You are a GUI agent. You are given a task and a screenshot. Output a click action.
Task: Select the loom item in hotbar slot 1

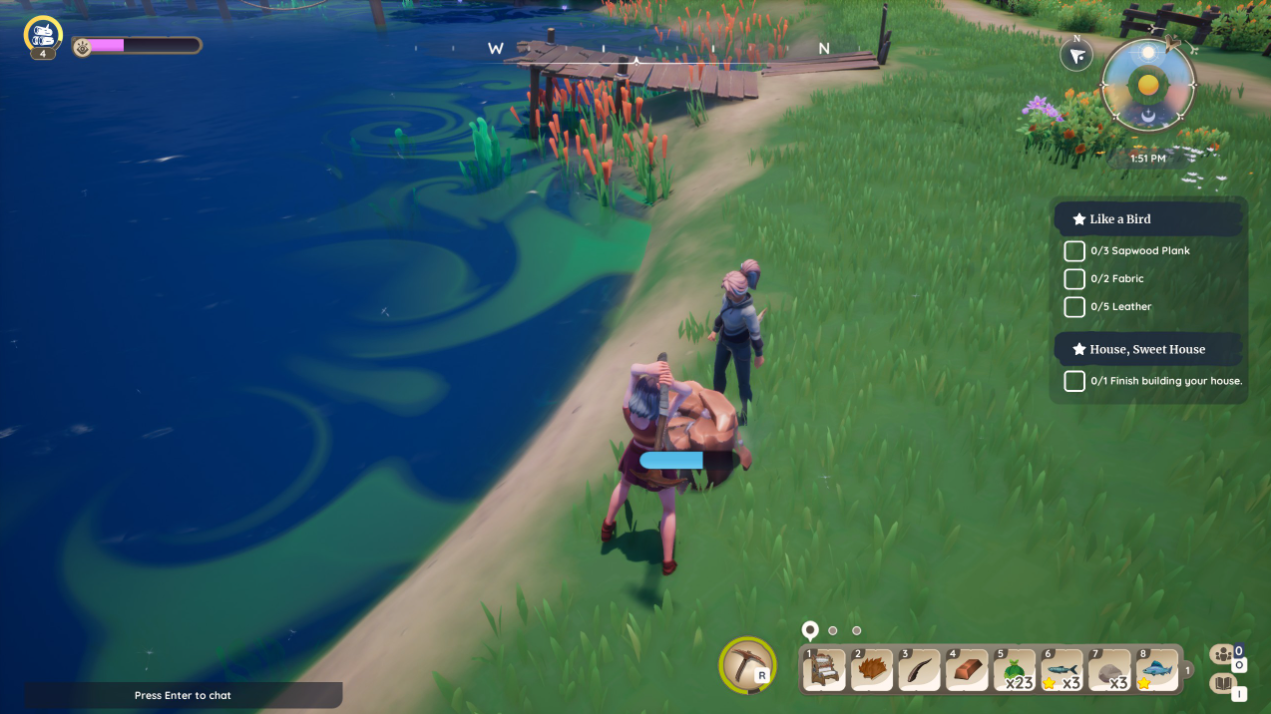coord(825,669)
